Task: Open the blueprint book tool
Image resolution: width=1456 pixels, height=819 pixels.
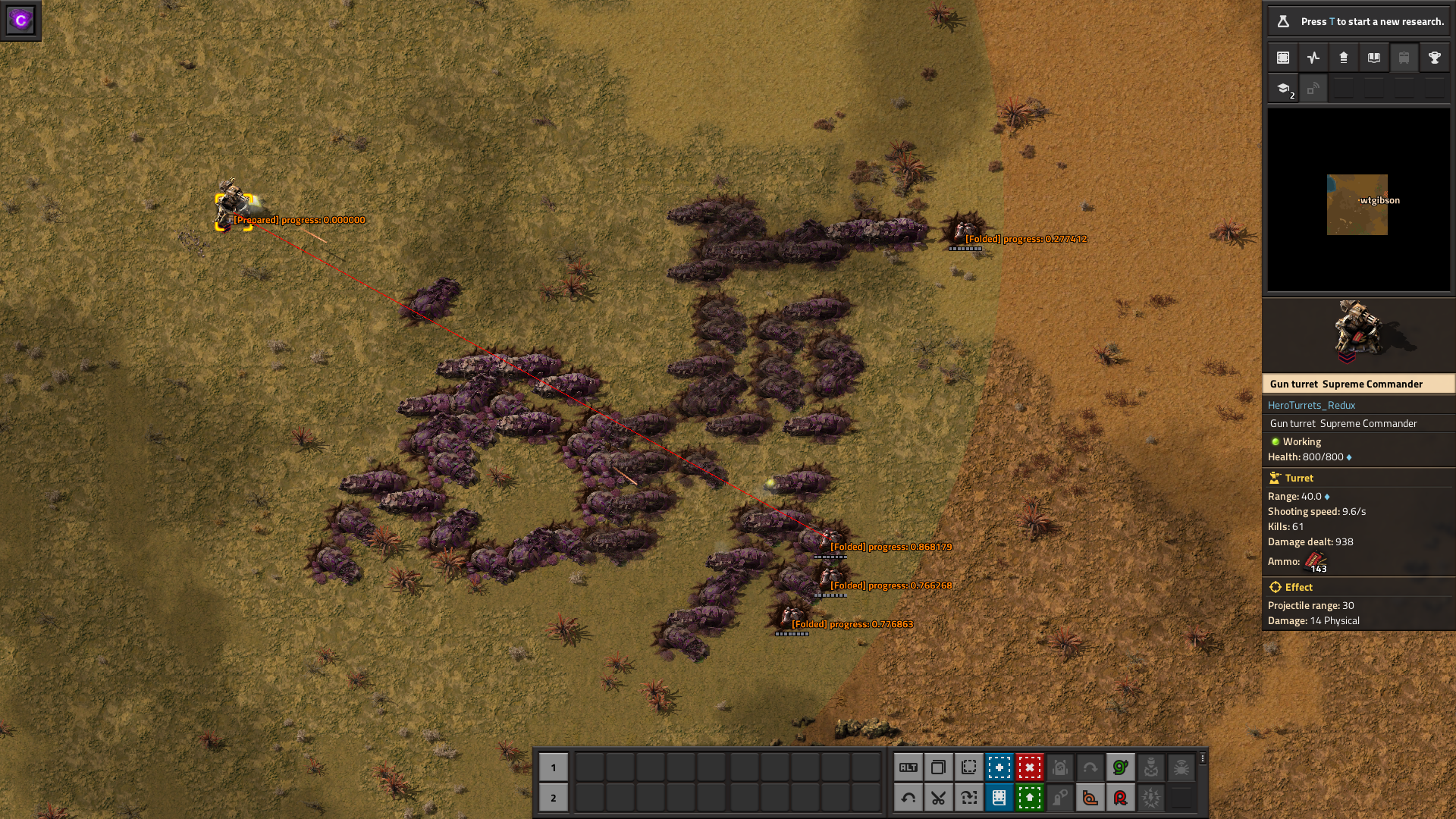Action: [999, 798]
